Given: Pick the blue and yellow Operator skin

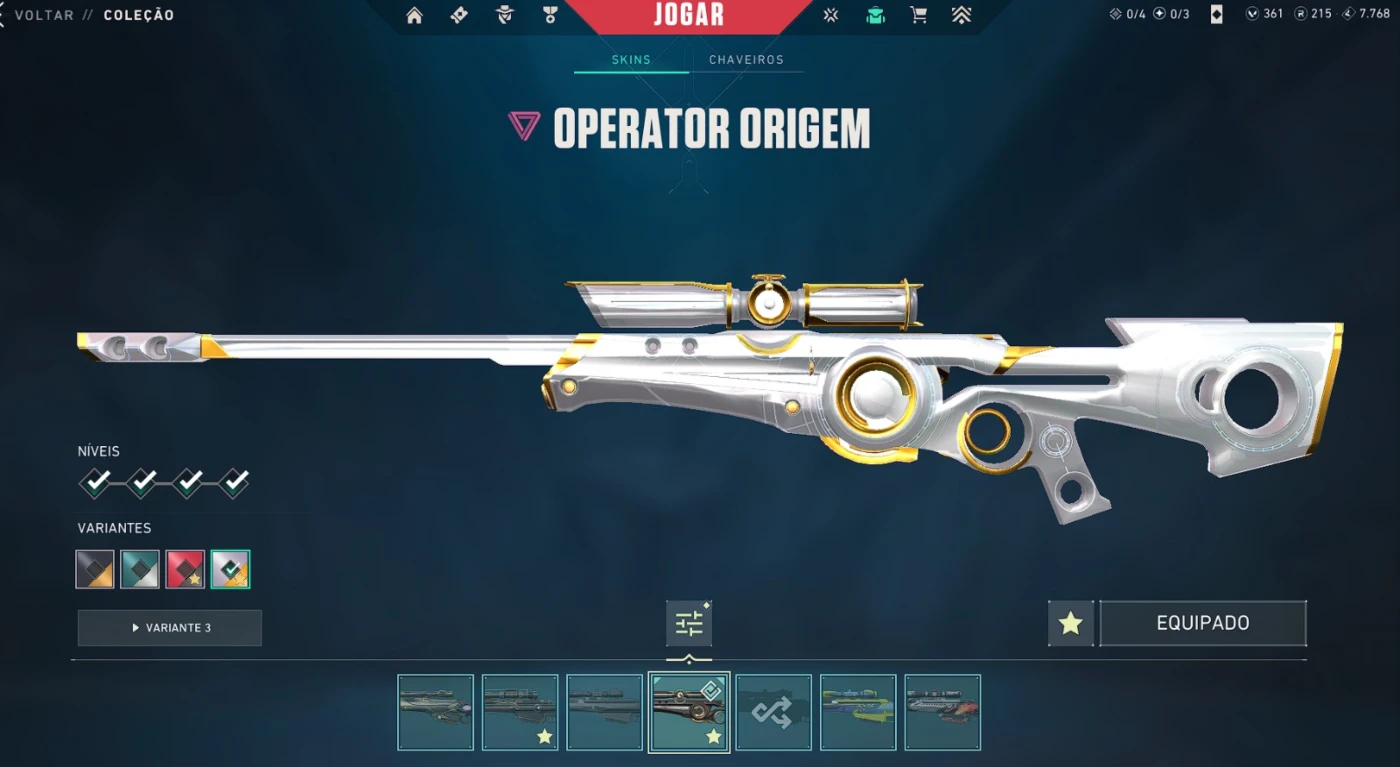Looking at the screenshot, I should (x=858, y=712).
